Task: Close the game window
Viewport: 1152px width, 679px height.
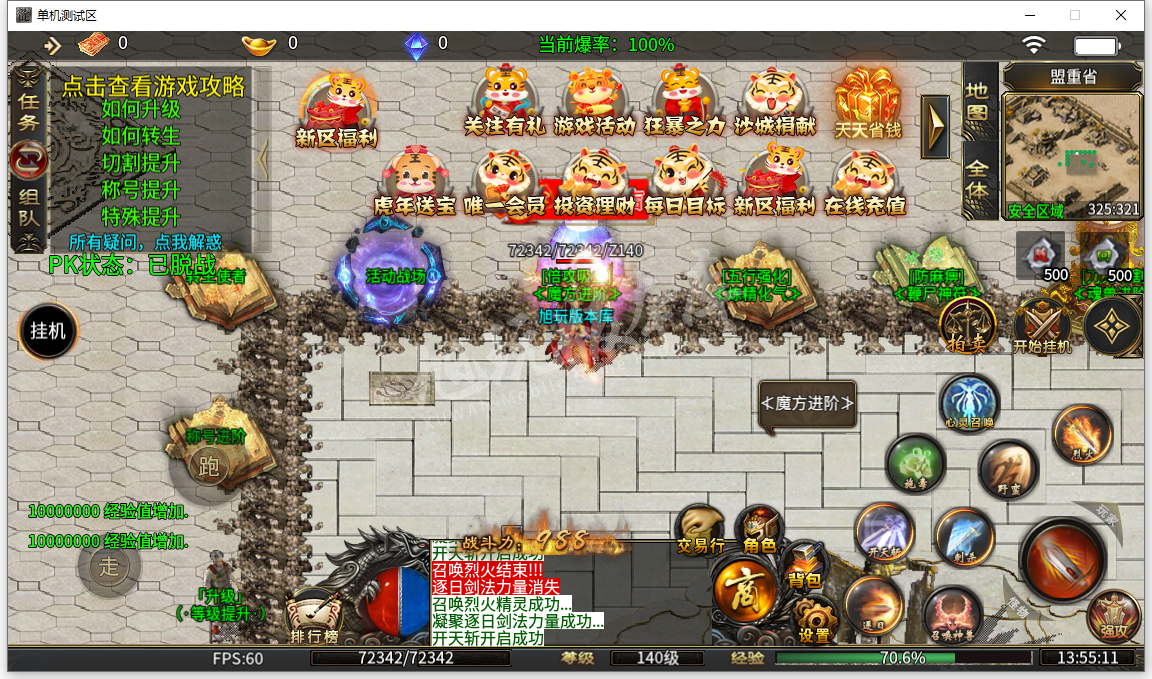Action: click(x=1122, y=15)
